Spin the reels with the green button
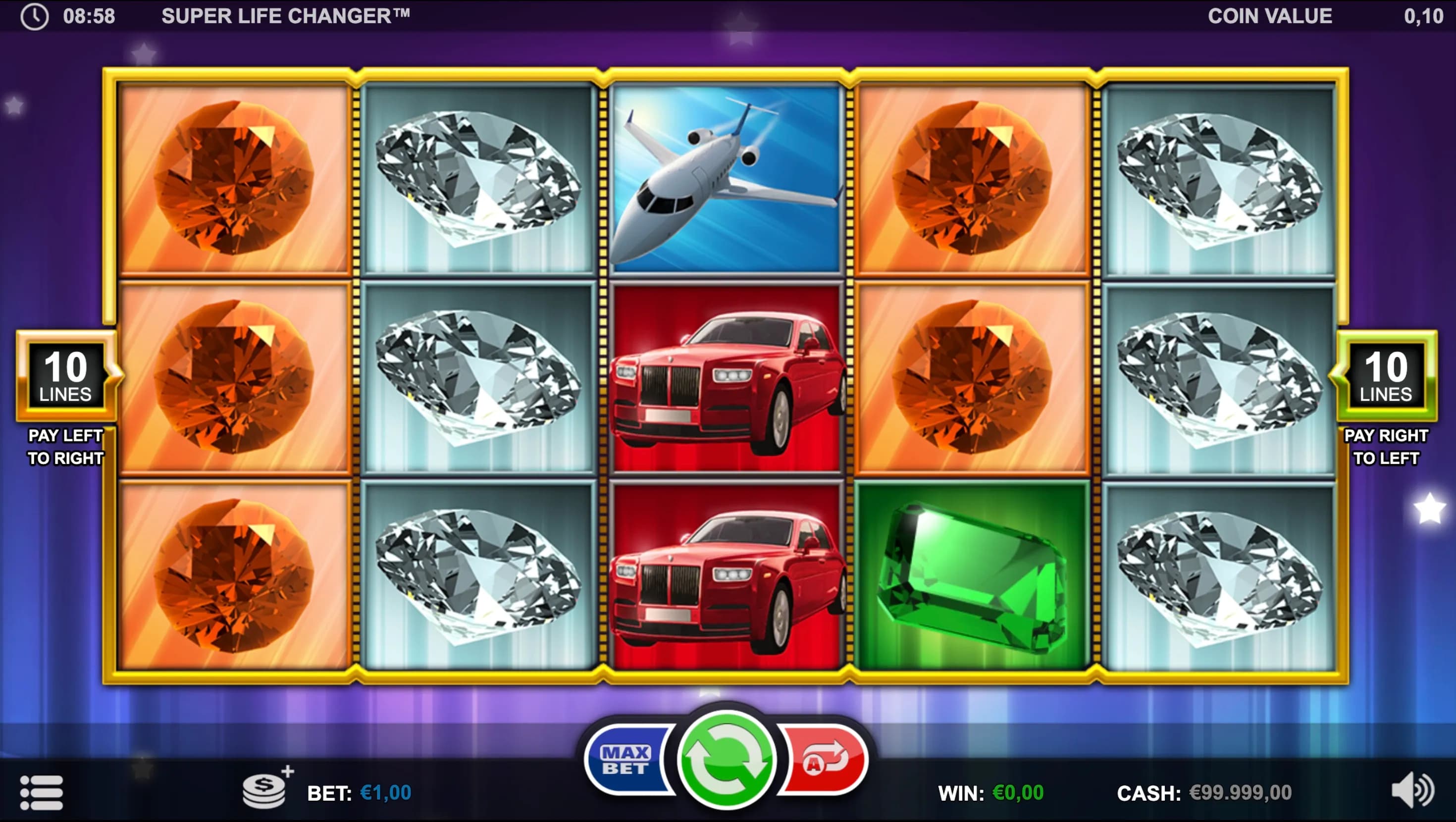The image size is (1456, 822). [x=727, y=759]
